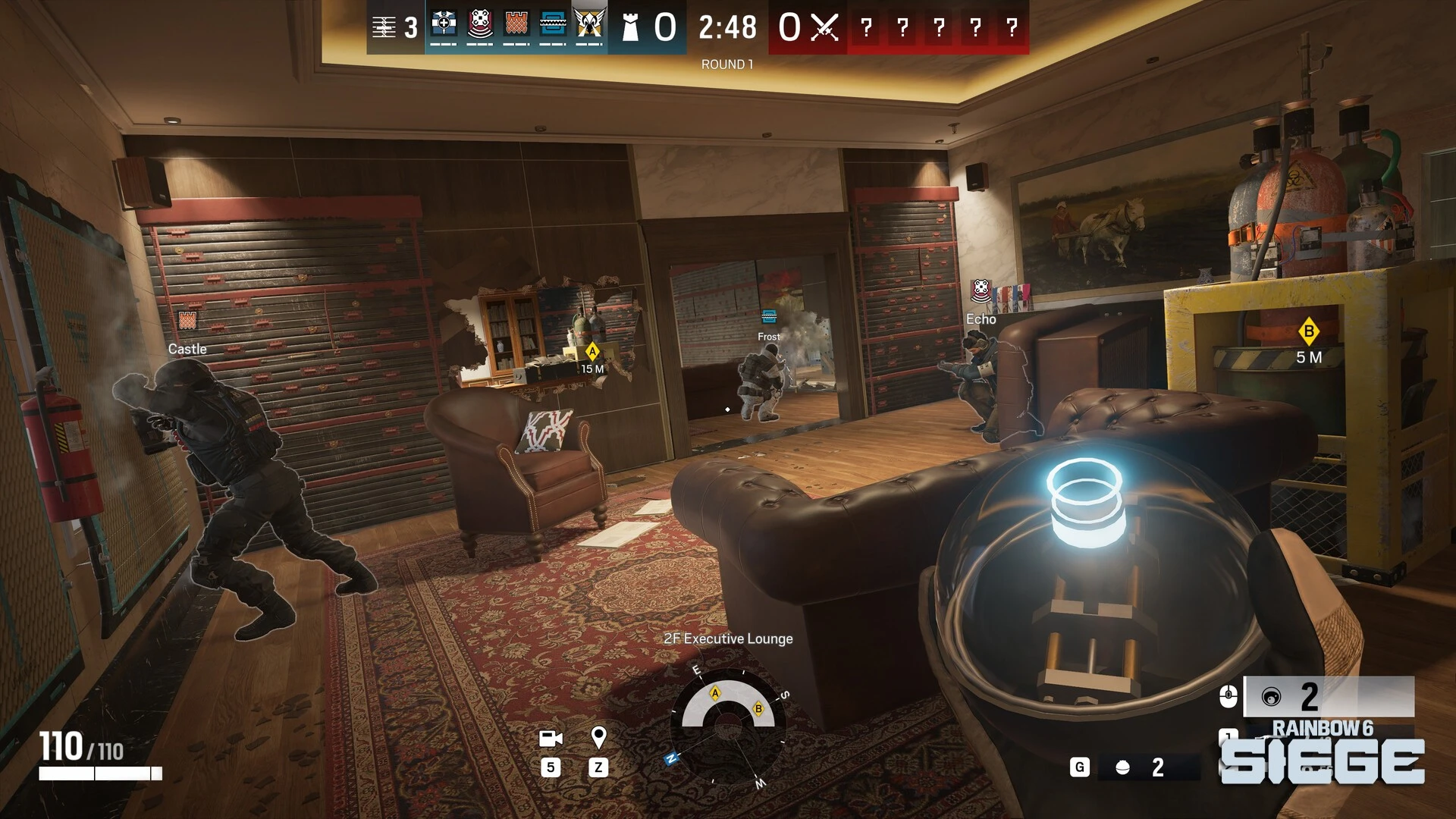This screenshot has width=1456, height=819.
Task: Select Frost's operator icon in team bar
Action: pyautogui.click(x=553, y=25)
